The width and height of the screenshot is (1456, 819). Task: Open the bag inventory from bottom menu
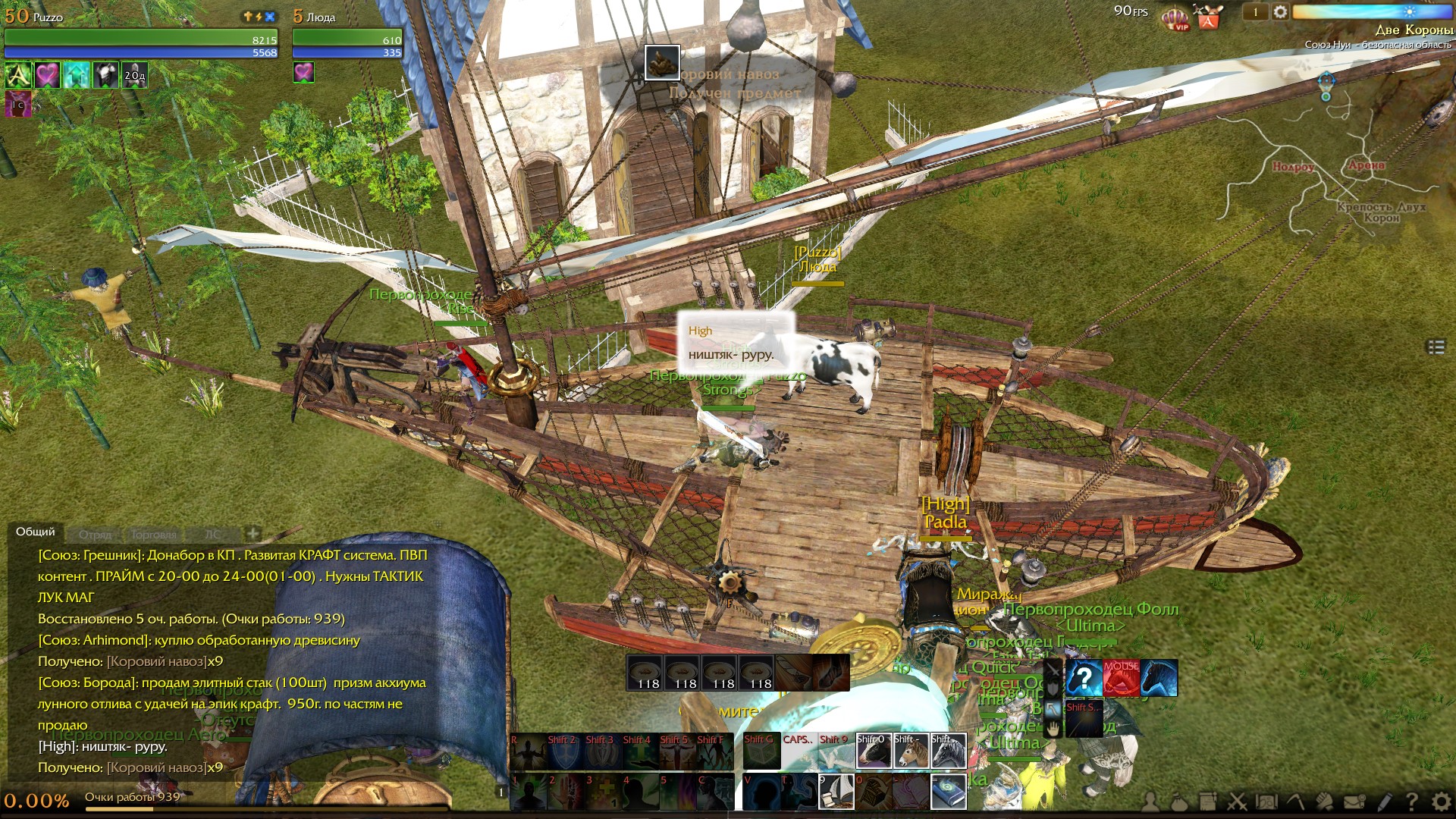[1179, 801]
